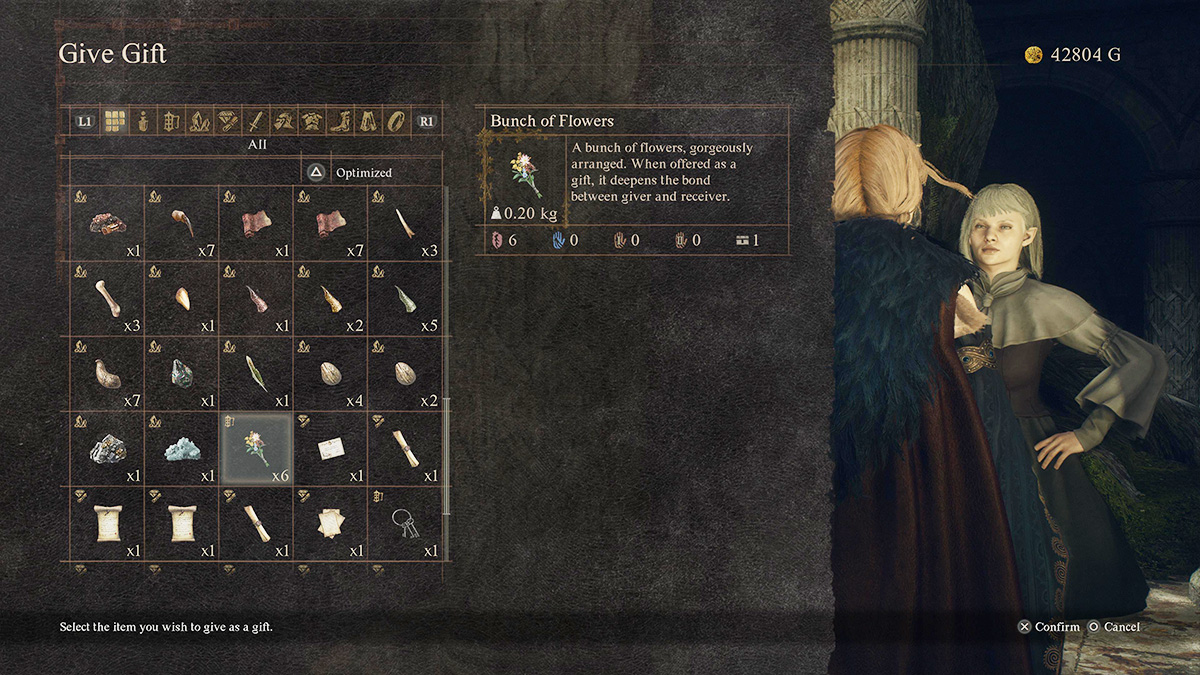Select the pale blue crystal cluster slot
The height and width of the screenshot is (675, 1200).
click(182, 449)
